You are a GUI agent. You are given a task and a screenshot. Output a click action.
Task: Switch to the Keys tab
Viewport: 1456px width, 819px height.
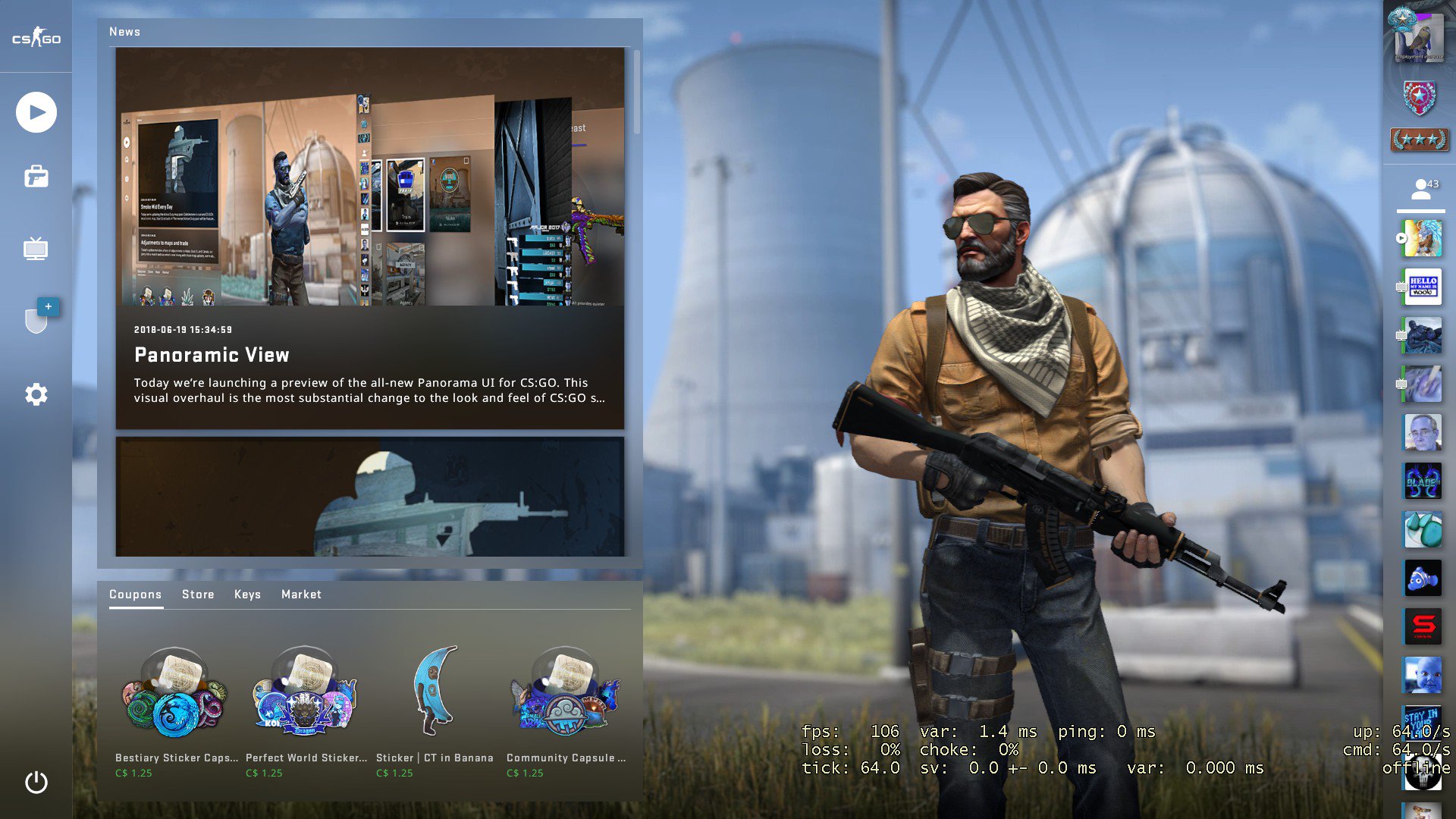[247, 595]
